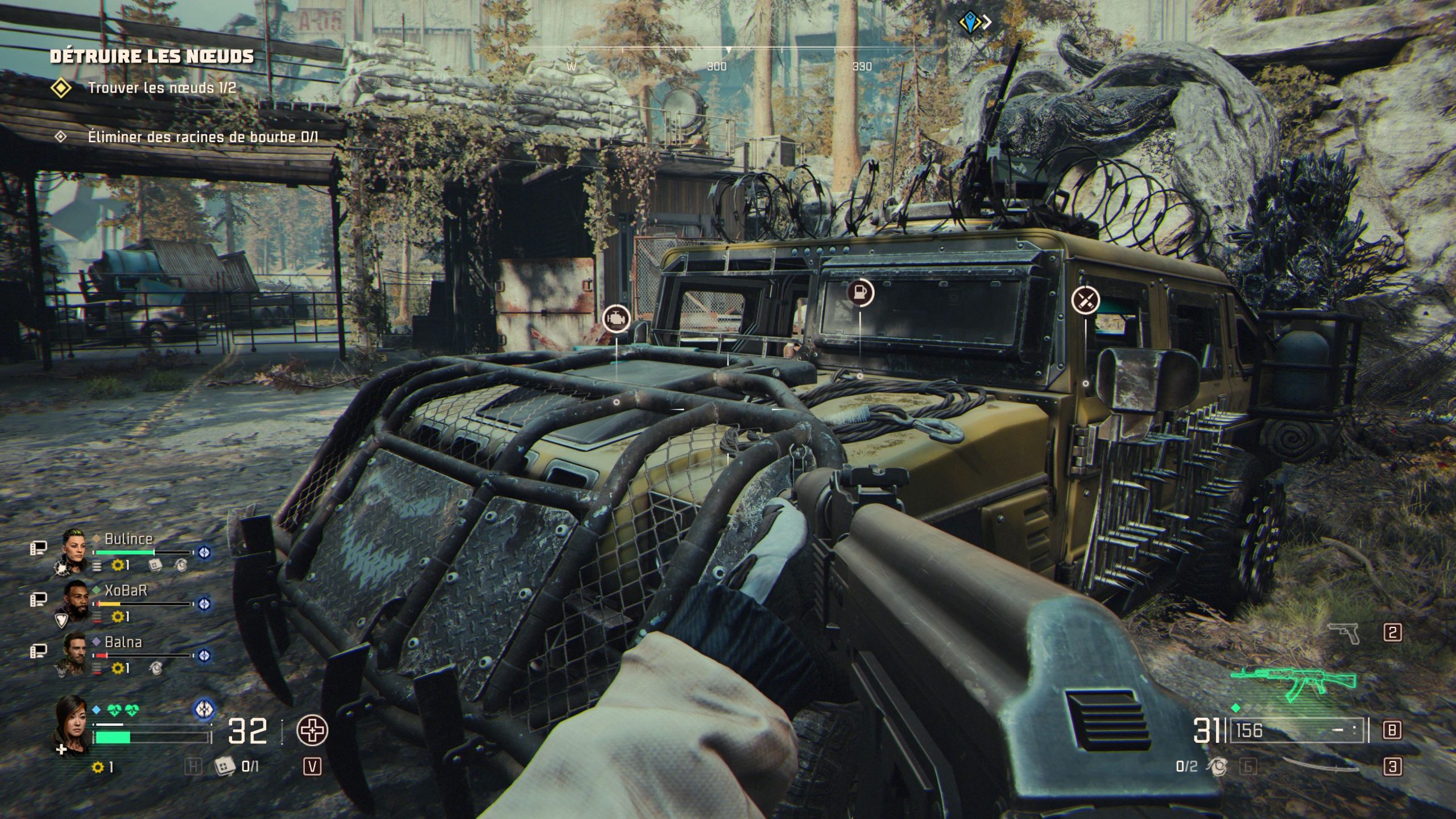Select the Éliminer des racines de bourbe objective
The image size is (1456, 819).
tap(202, 136)
